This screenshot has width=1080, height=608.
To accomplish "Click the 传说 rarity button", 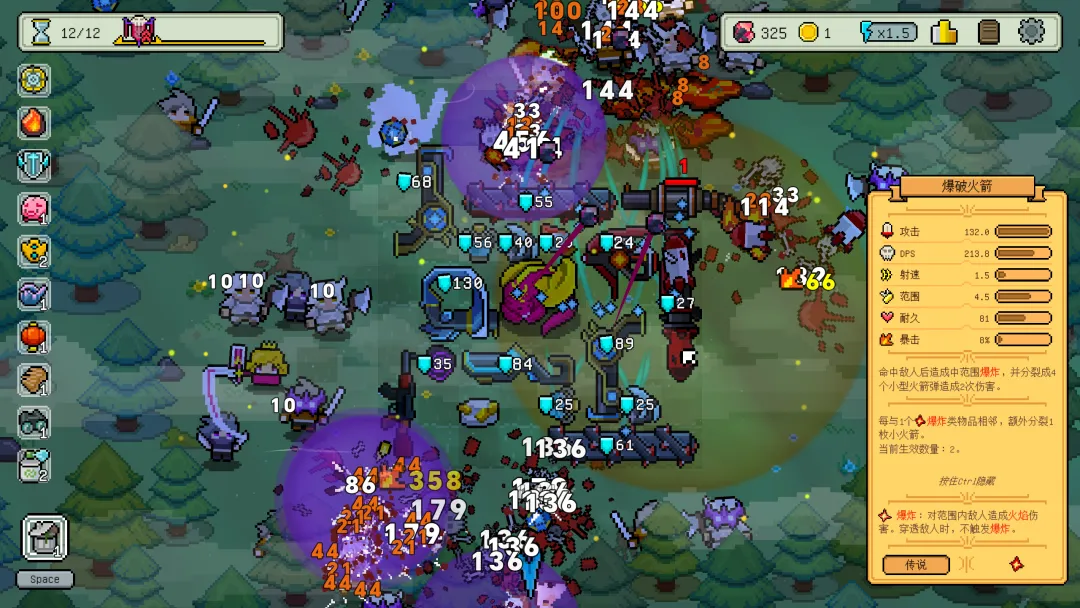I will coord(915,565).
